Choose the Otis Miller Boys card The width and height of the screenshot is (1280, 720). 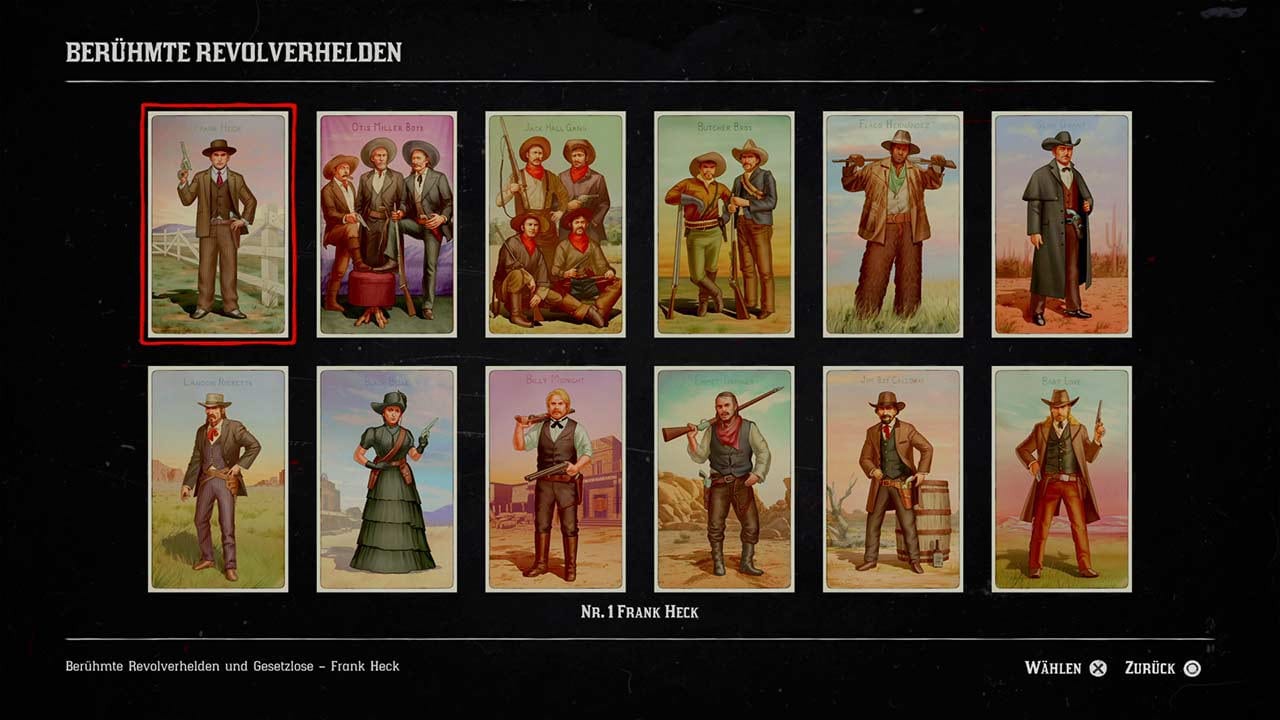(386, 224)
